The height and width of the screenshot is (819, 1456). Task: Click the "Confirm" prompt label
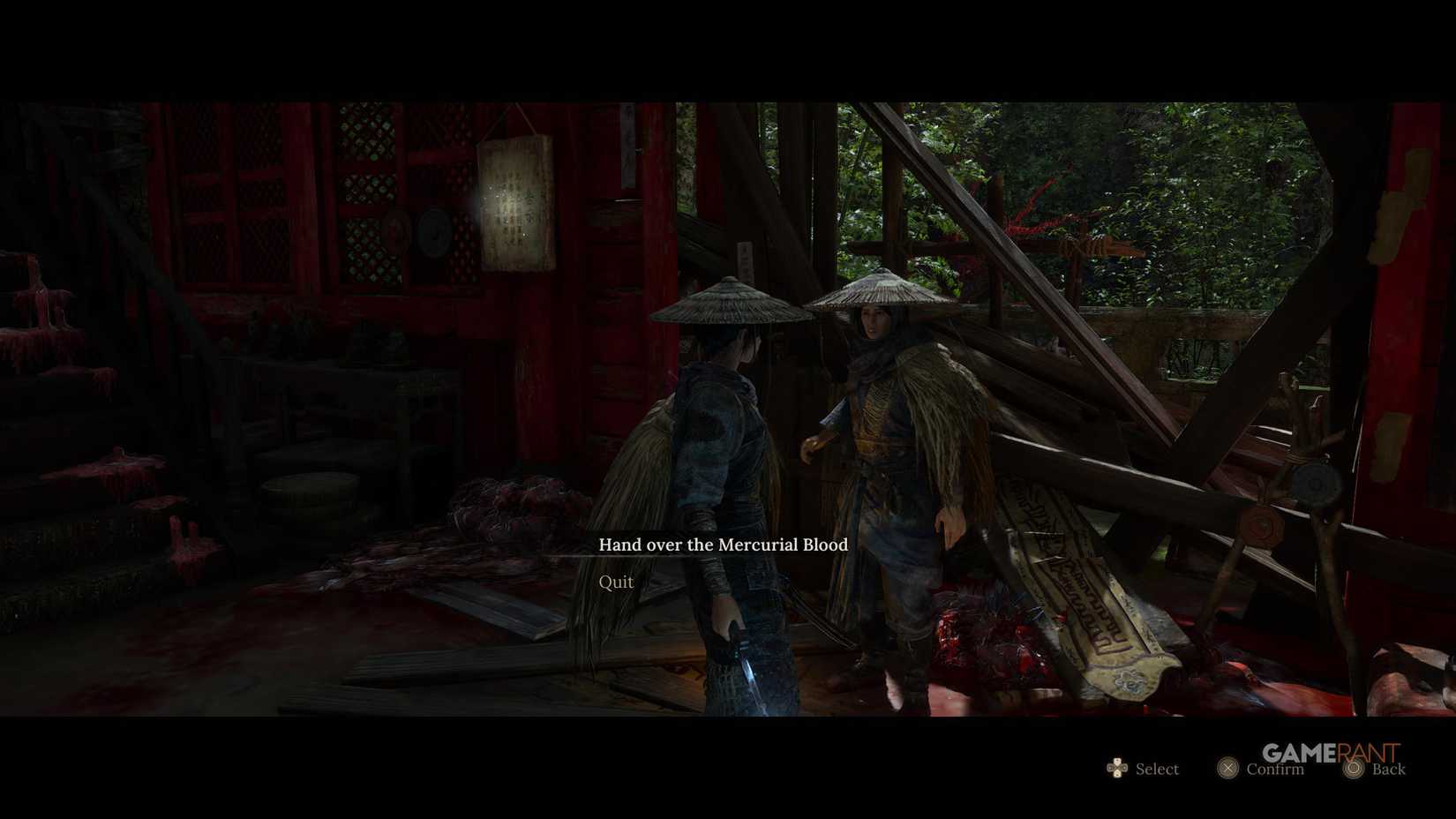(x=1275, y=769)
